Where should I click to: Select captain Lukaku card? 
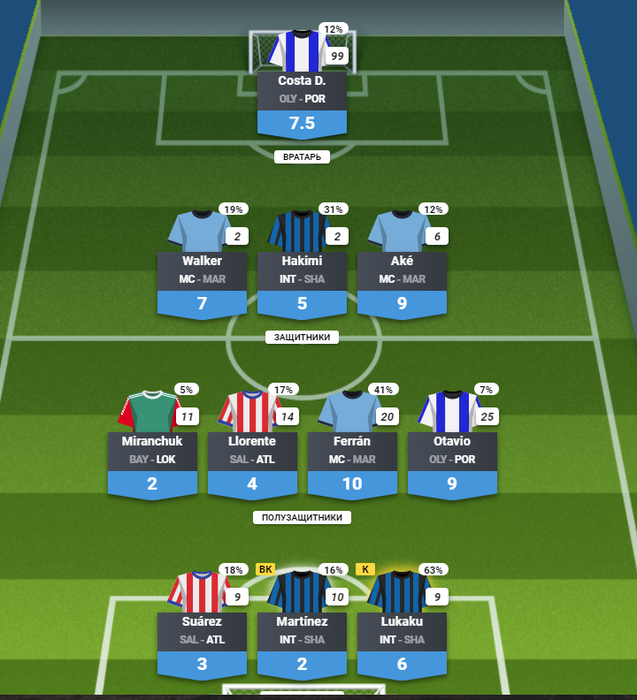(x=402, y=629)
